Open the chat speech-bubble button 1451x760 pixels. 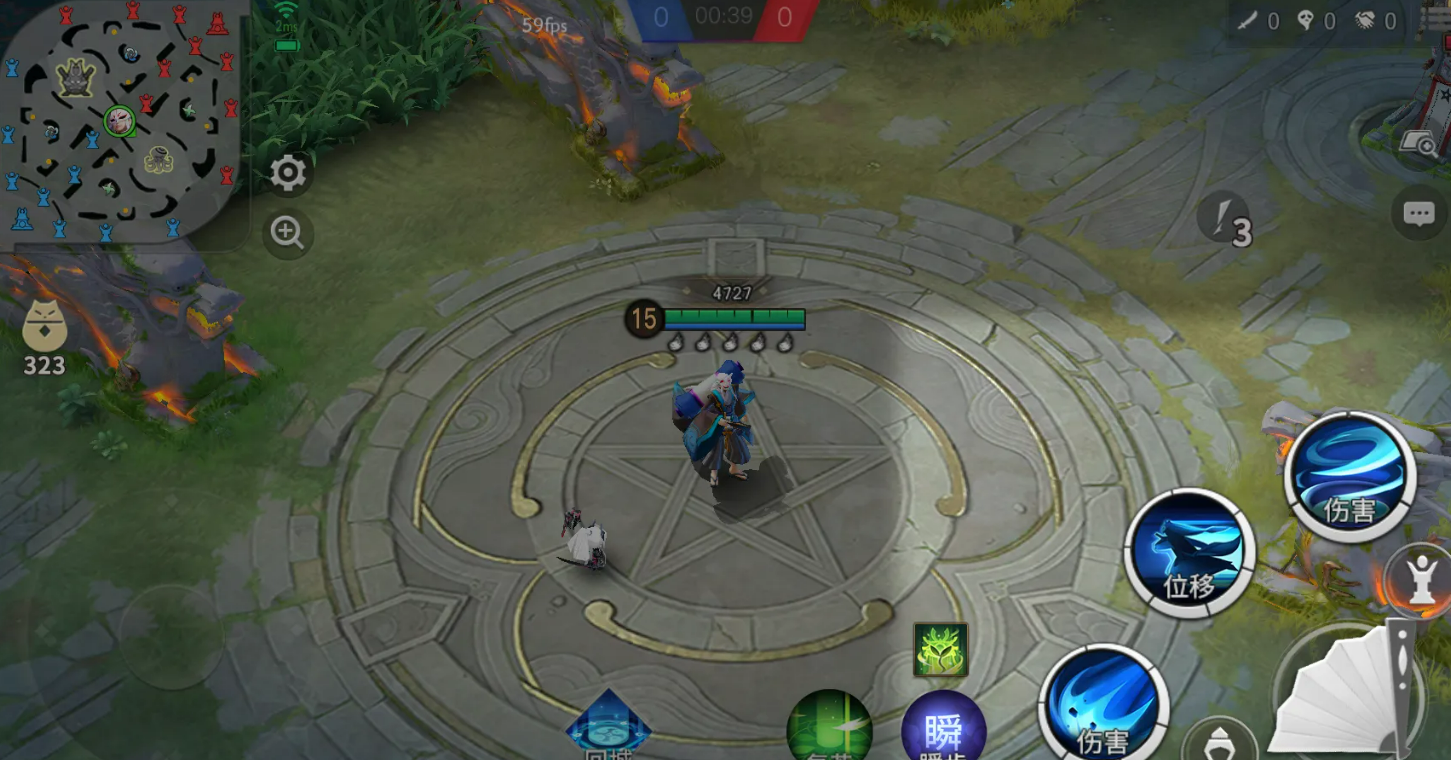tap(1419, 214)
